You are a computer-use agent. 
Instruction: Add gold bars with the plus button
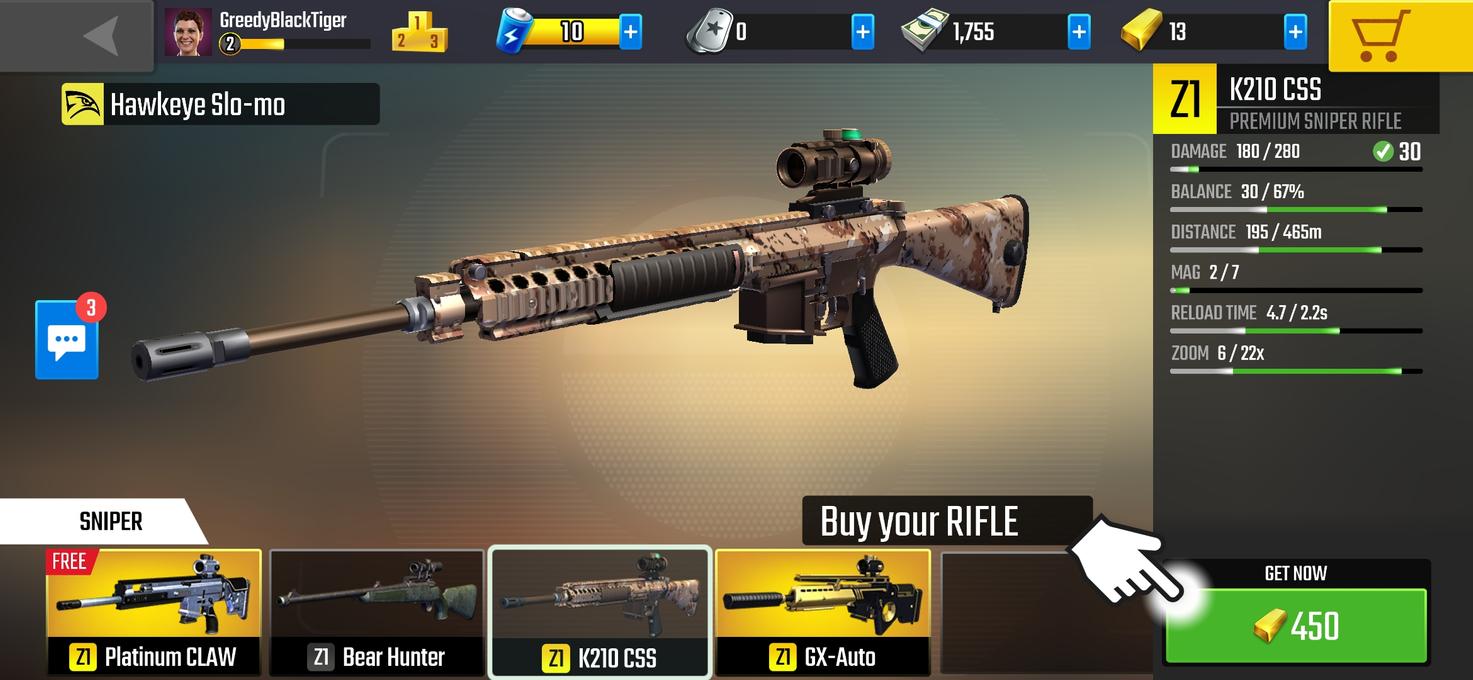point(1295,32)
